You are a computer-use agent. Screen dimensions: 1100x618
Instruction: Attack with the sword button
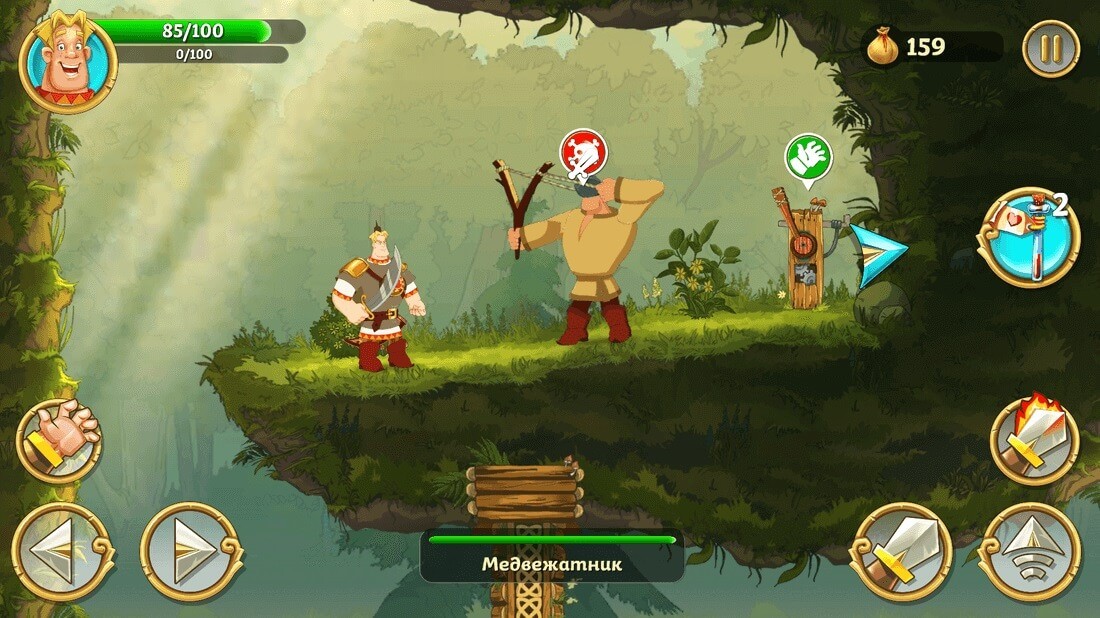(x=901, y=551)
